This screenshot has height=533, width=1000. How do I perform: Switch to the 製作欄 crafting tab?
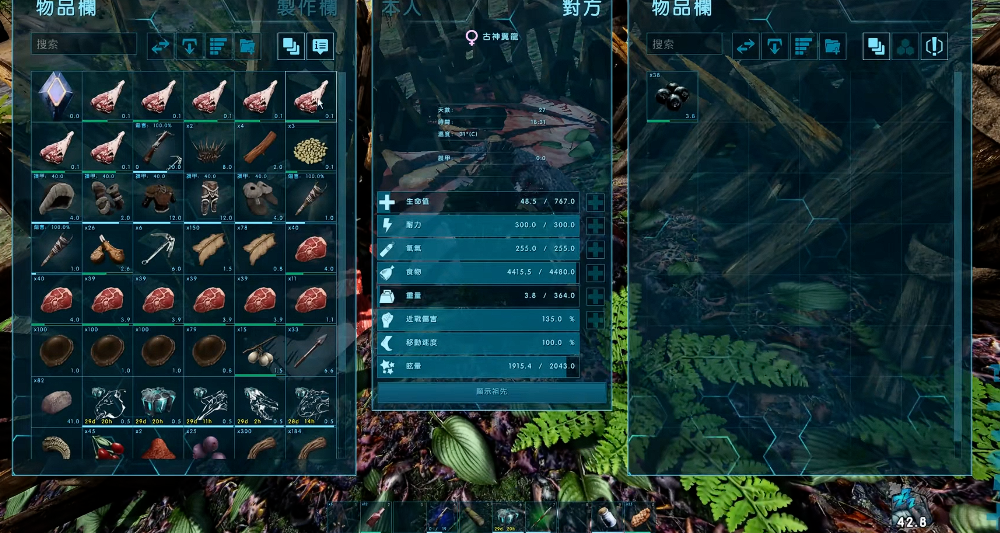click(x=307, y=9)
